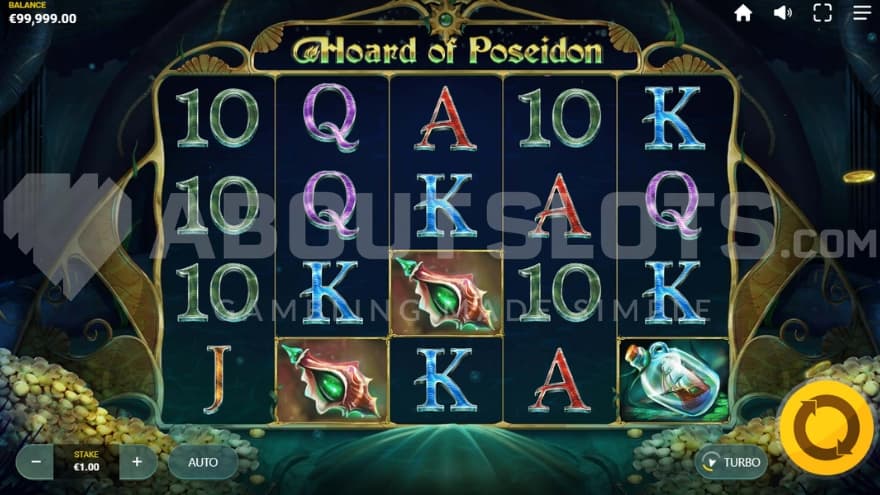Mute the game sound
Viewport: 880px width, 495px height.
pyautogui.click(x=783, y=13)
